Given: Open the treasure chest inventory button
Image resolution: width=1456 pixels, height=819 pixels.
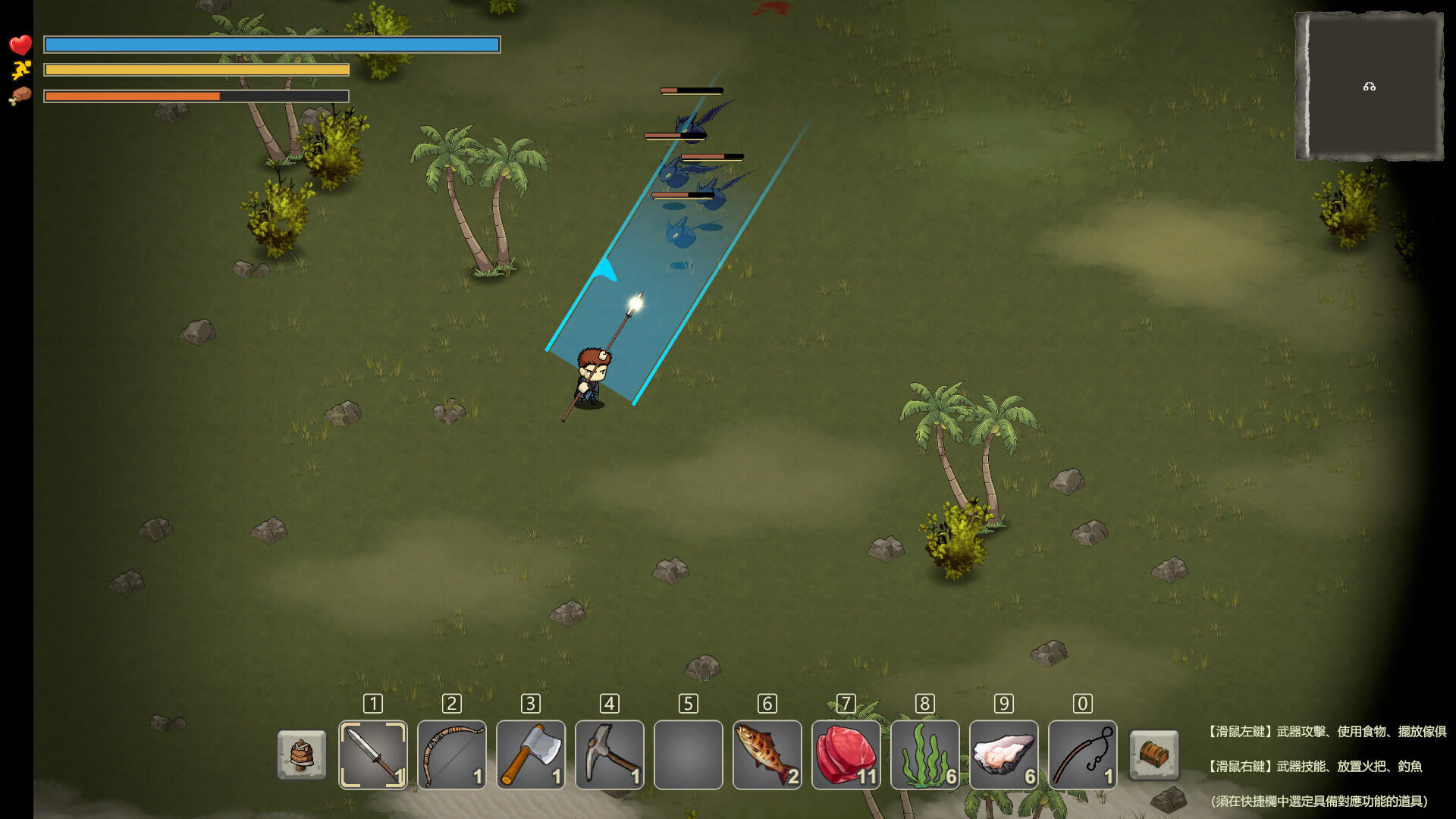Looking at the screenshot, I should point(1154,755).
